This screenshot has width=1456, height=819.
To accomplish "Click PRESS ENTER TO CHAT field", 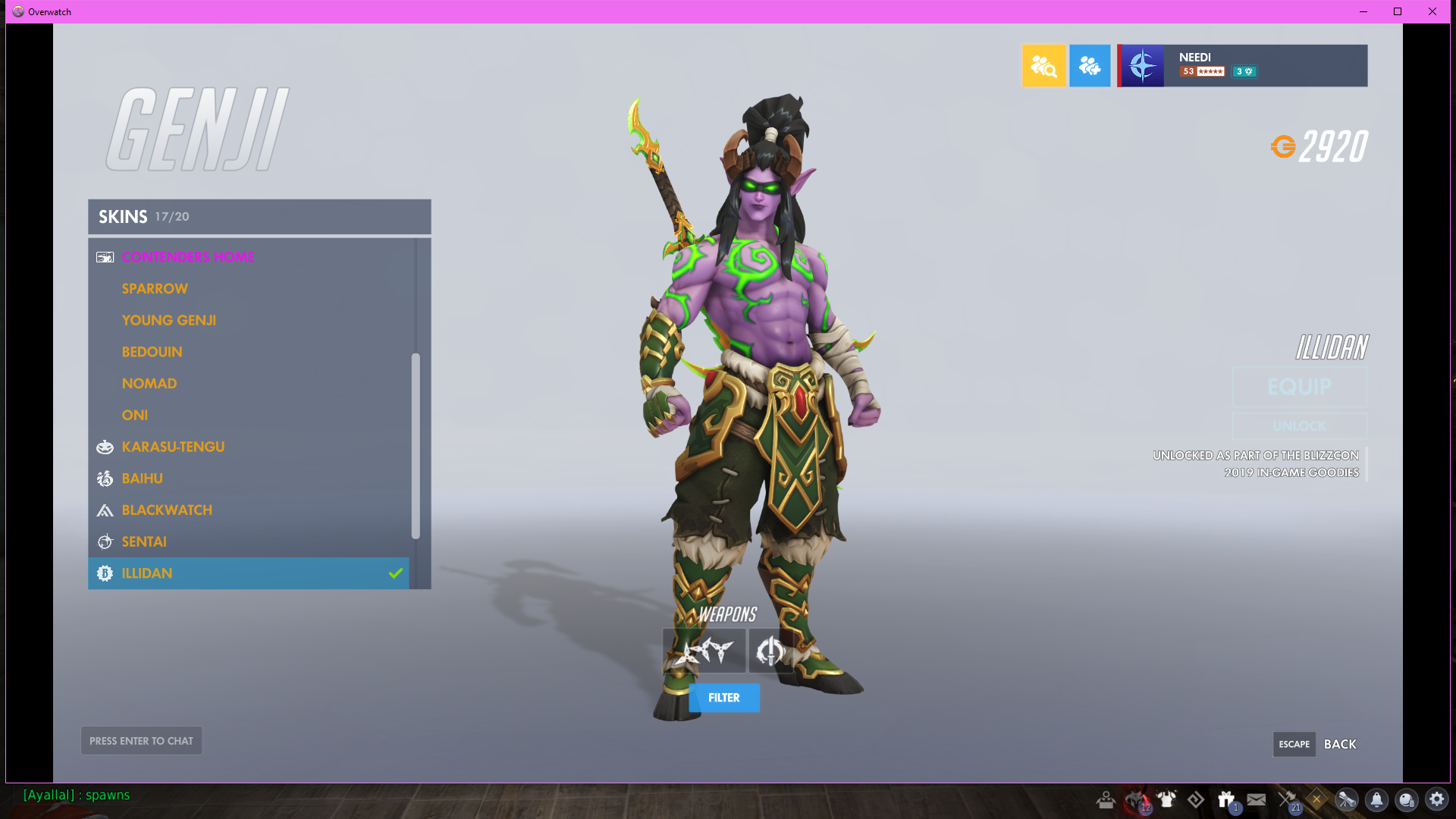I will pos(141,740).
